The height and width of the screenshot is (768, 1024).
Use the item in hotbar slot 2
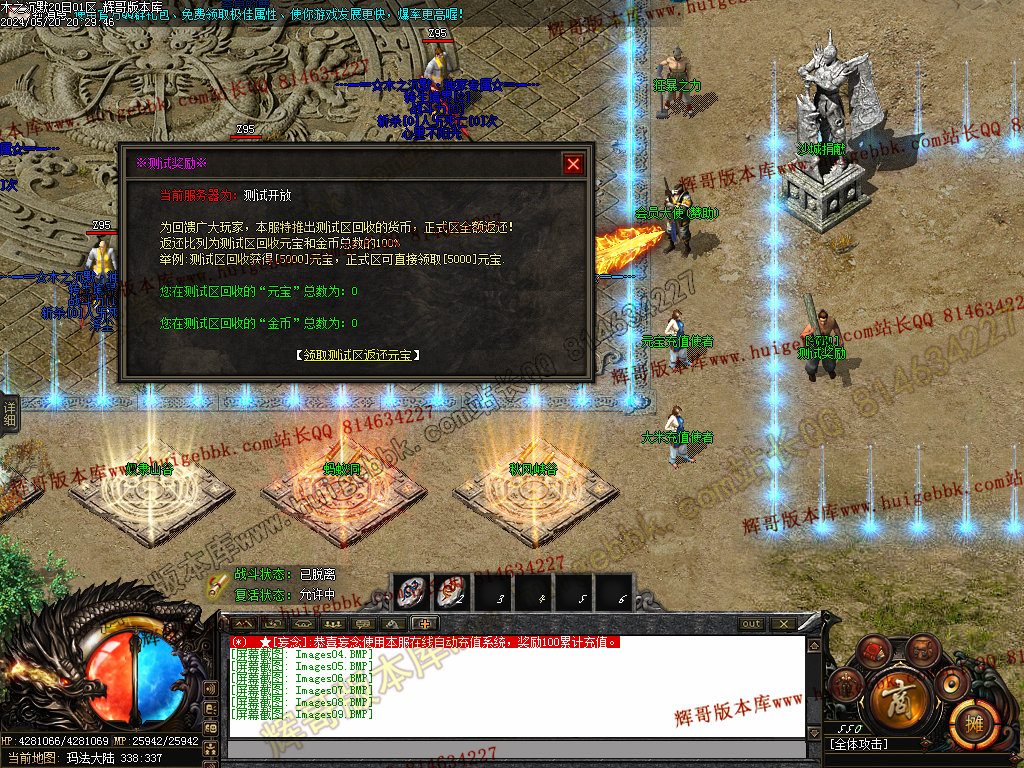pyautogui.click(x=452, y=592)
